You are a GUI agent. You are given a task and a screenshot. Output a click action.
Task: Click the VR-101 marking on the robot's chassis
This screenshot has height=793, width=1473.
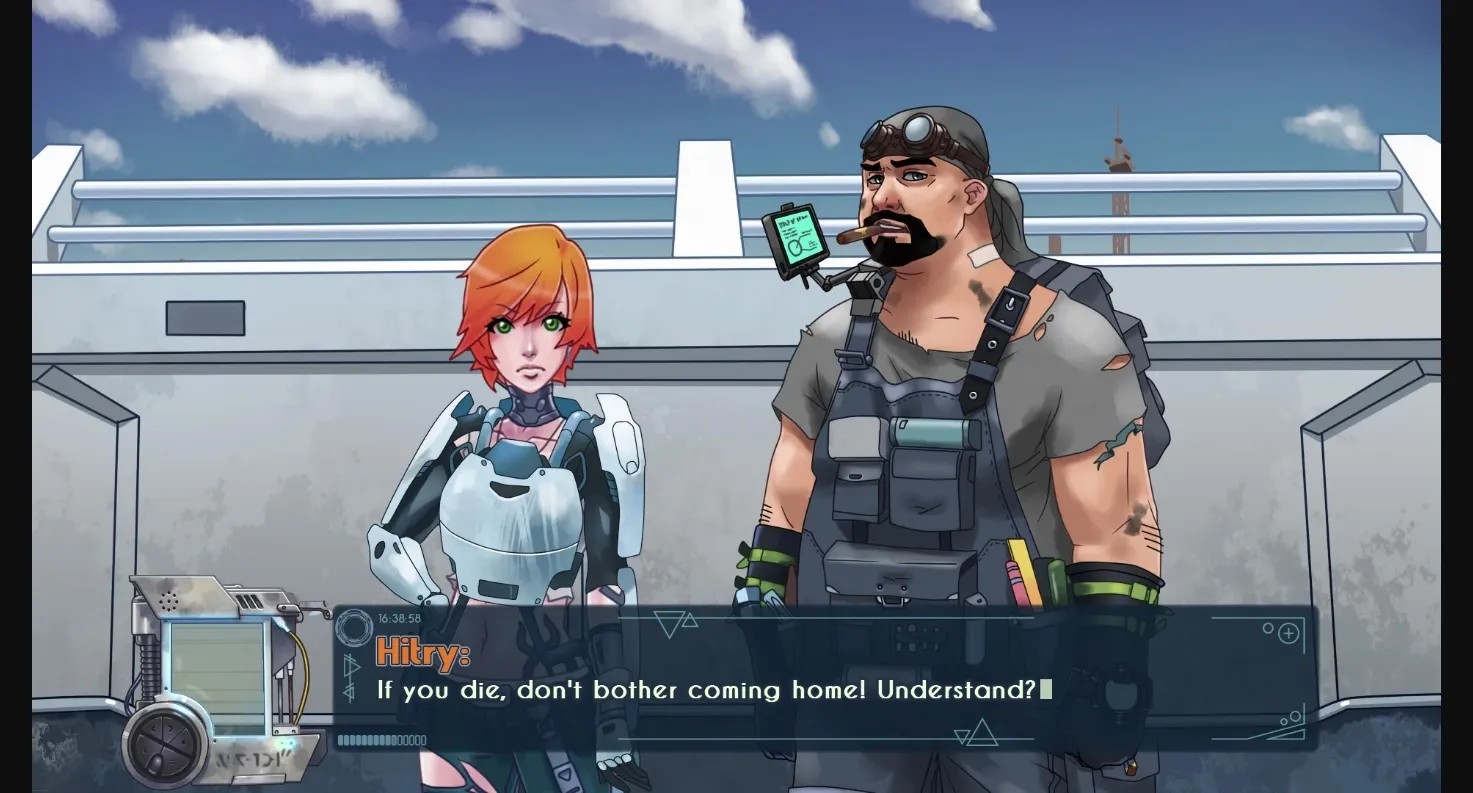(x=252, y=757)
